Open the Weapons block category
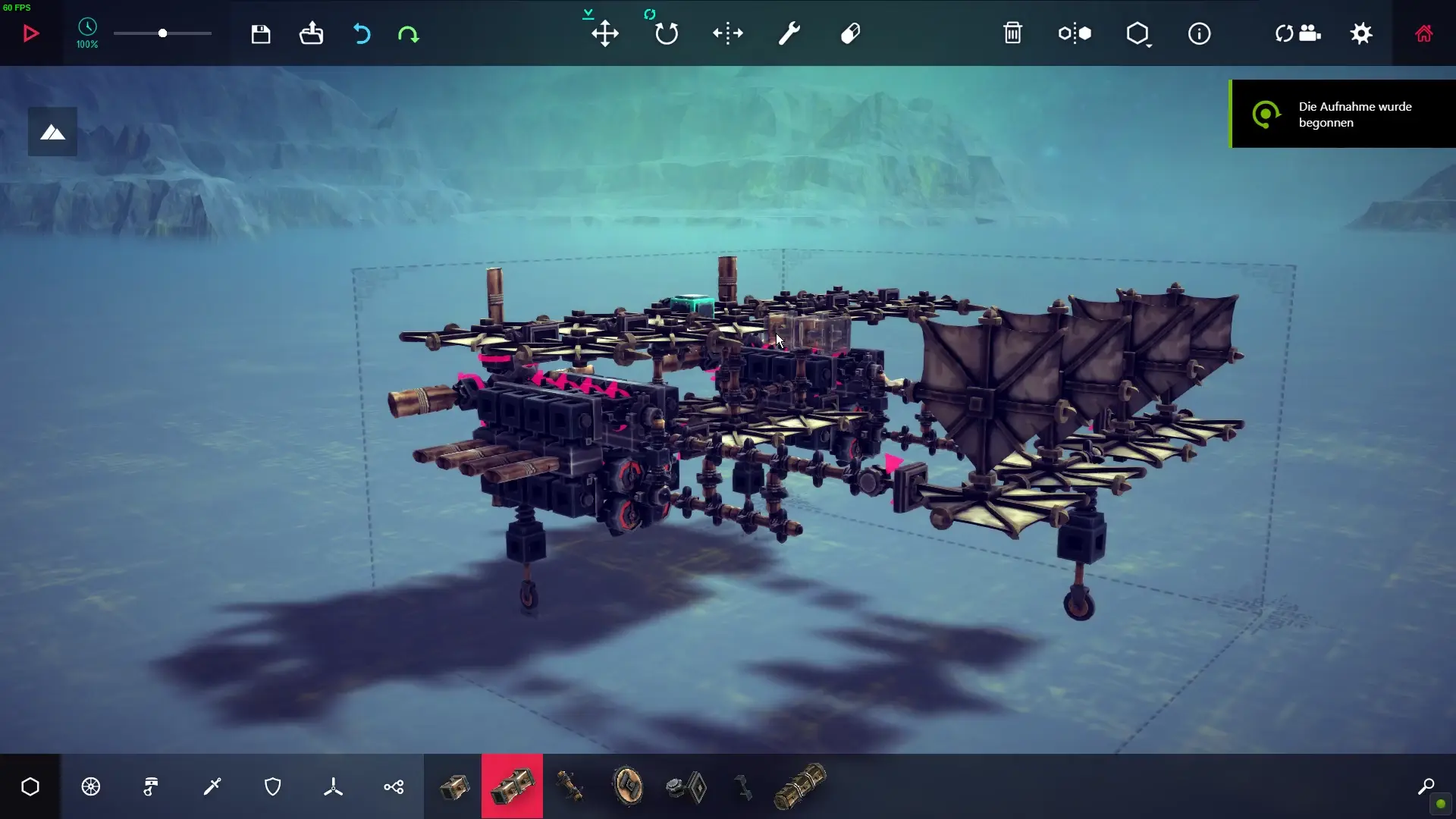The width and height of the screenshot is (1456, 819). click(x=213, y=786)
